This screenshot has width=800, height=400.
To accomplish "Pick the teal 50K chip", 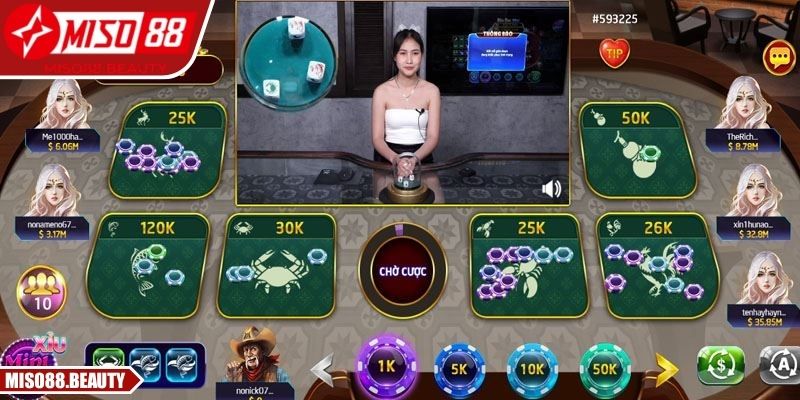I will [604, 367].
